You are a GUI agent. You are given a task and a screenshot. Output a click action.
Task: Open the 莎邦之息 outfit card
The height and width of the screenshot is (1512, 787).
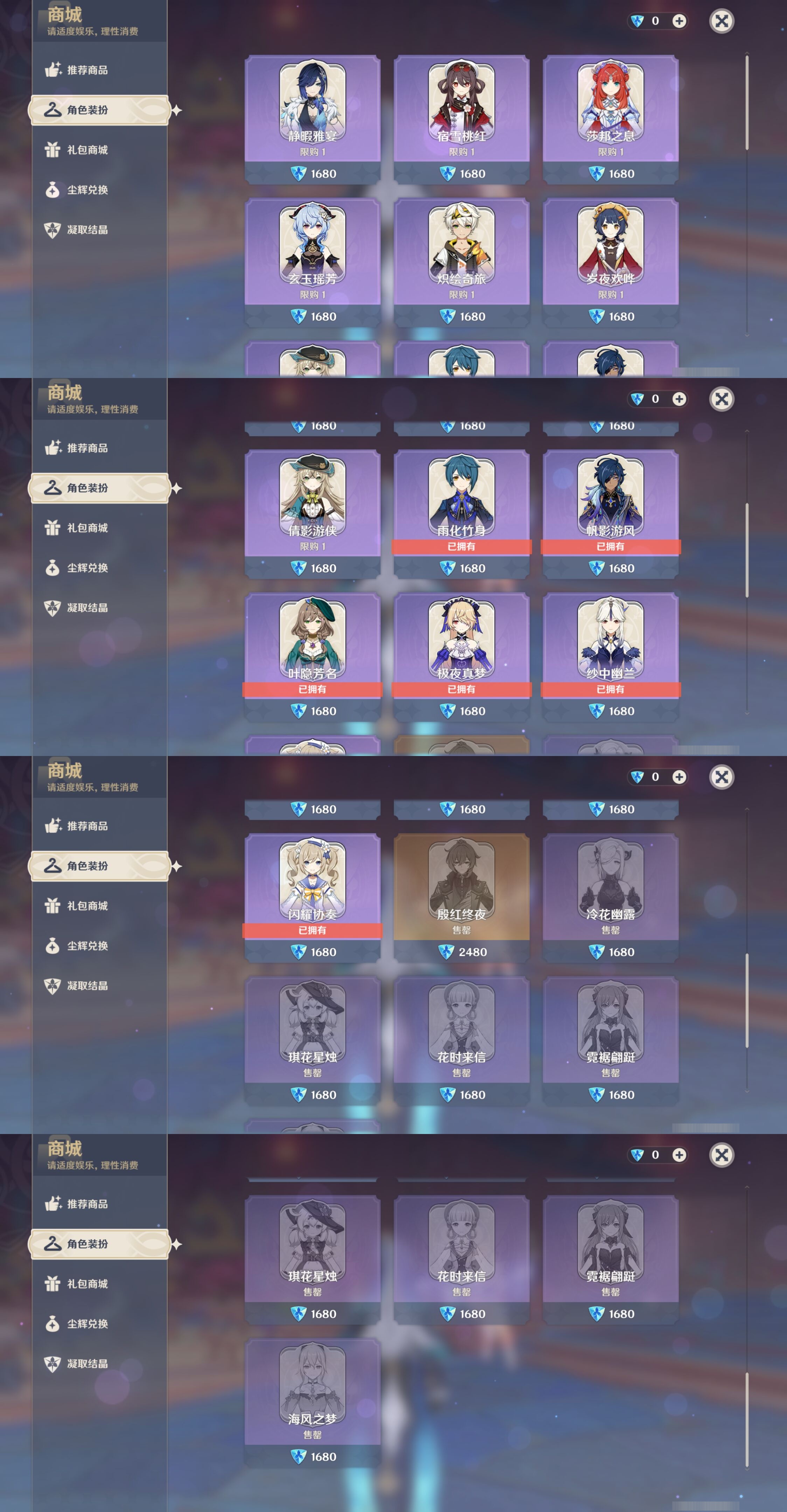pyautogui.click(x=611, y=106)
